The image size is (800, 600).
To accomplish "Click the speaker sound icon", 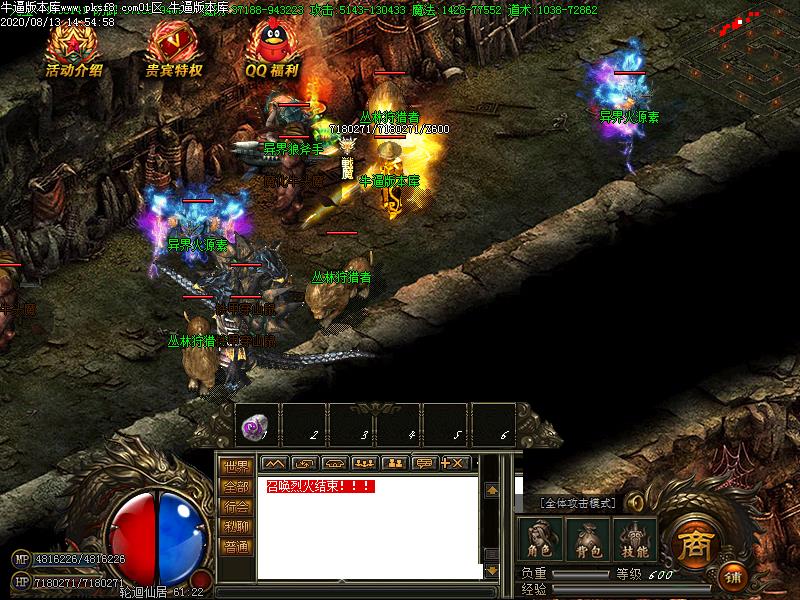I will 635,503.
